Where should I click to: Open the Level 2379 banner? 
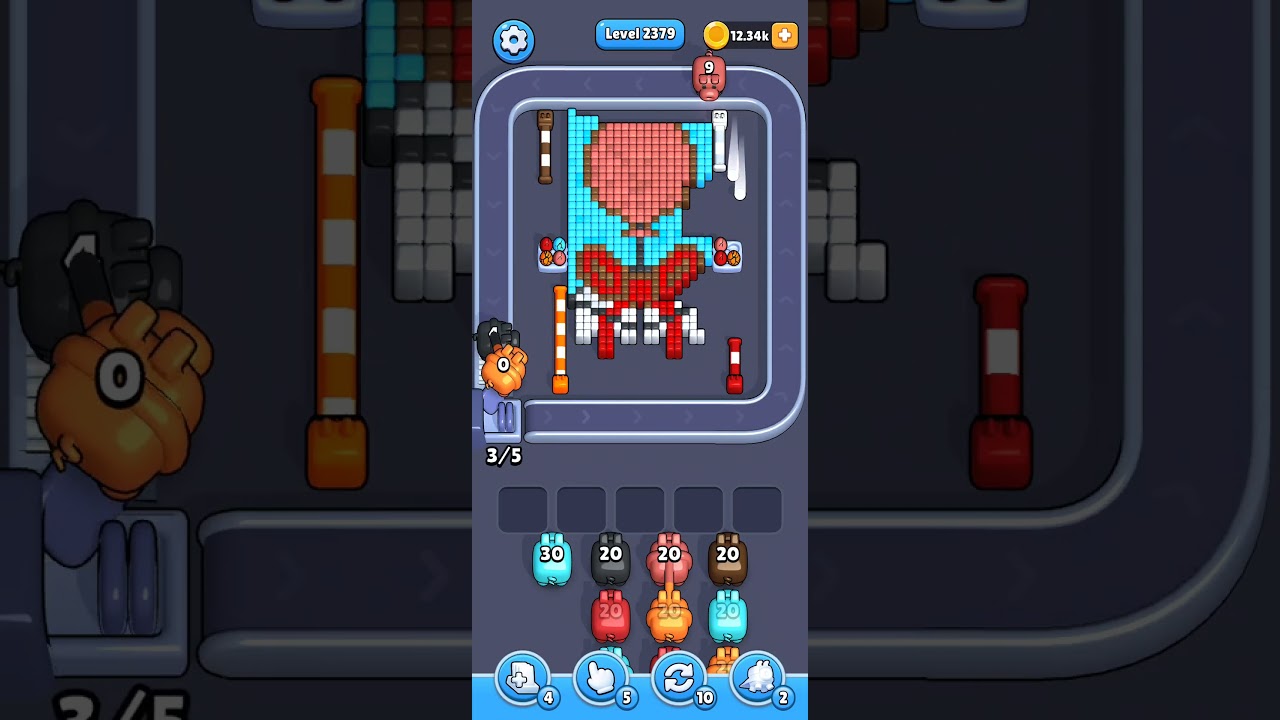[x=640, y=33]
